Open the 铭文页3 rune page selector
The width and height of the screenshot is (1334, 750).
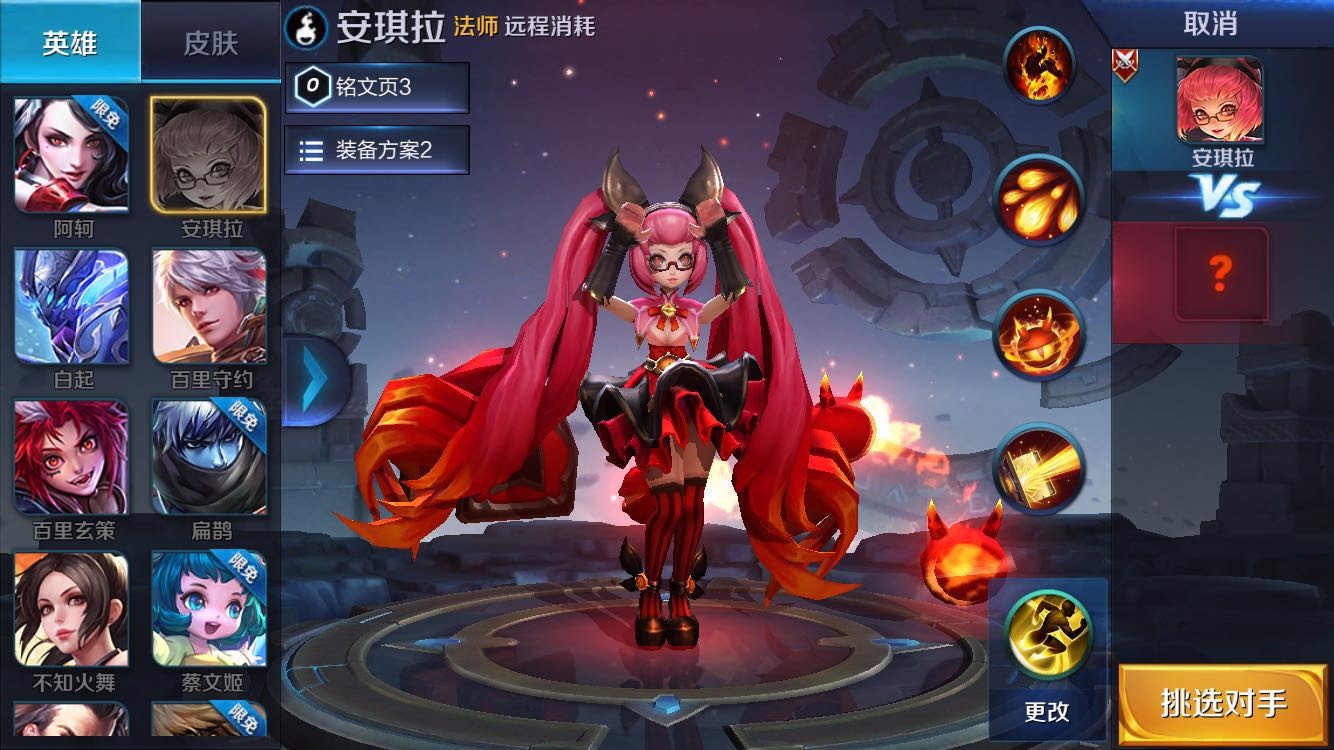click(377, 88)
